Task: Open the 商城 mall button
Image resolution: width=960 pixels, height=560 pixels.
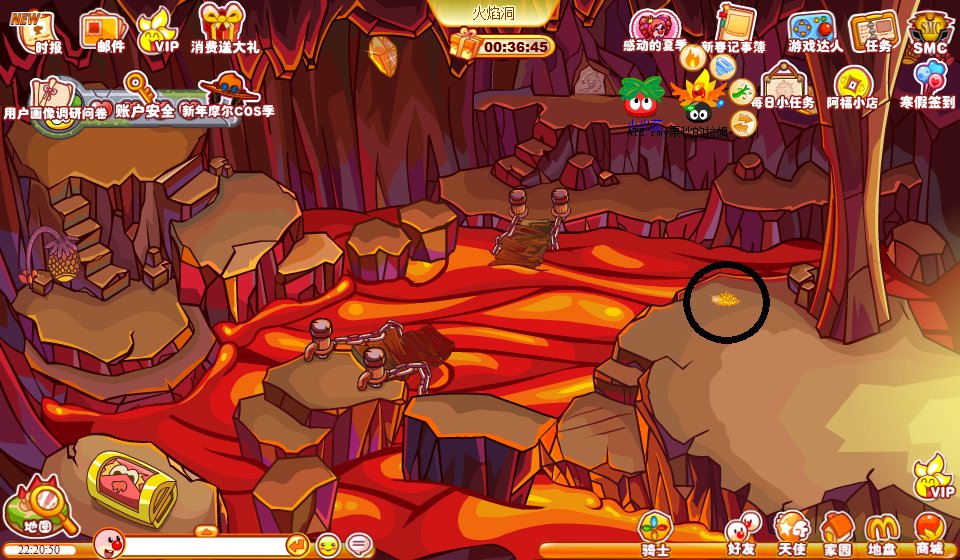Action: tap(929, 533)
